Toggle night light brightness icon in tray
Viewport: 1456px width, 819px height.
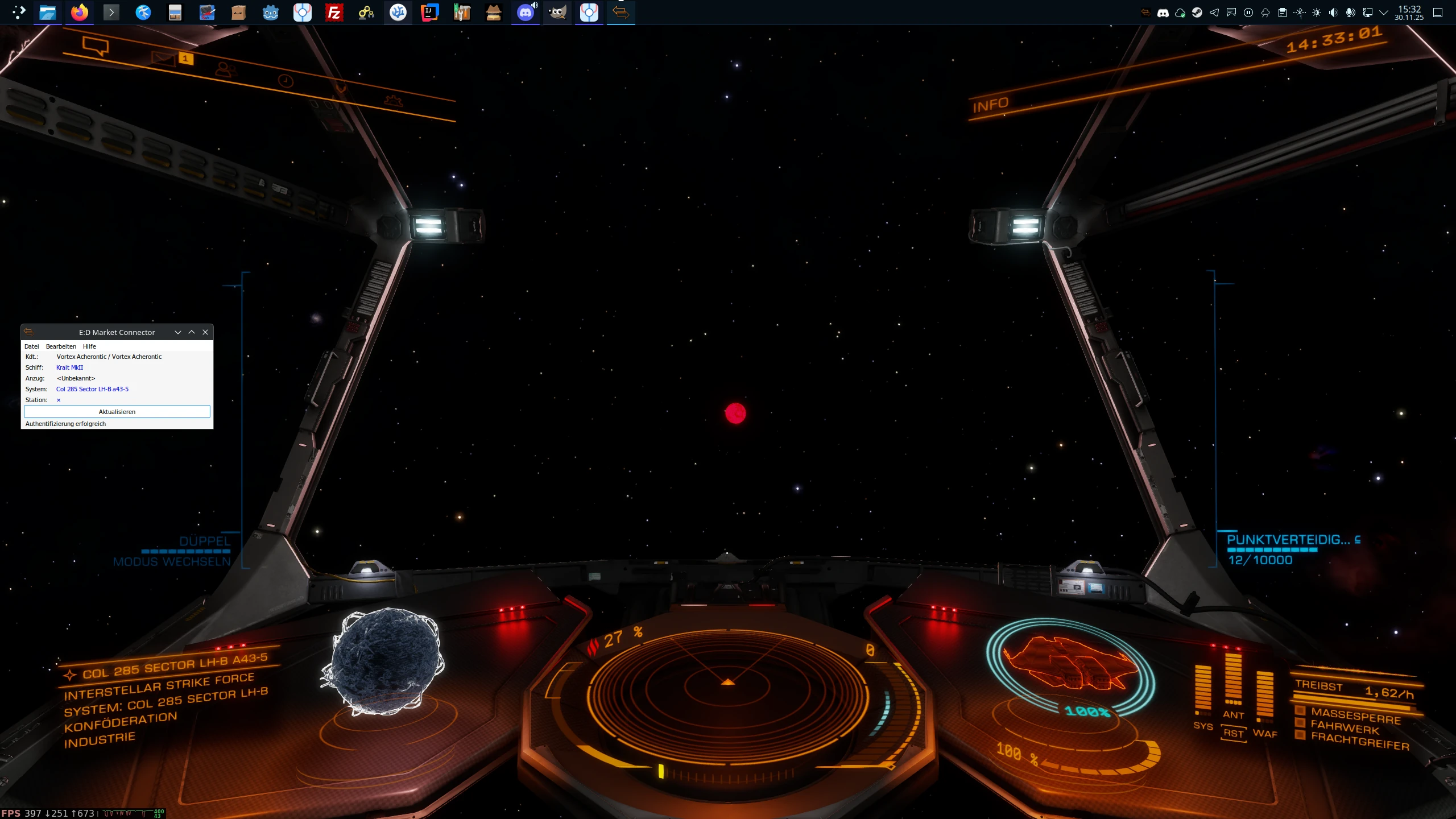[x=1317, y=13]
